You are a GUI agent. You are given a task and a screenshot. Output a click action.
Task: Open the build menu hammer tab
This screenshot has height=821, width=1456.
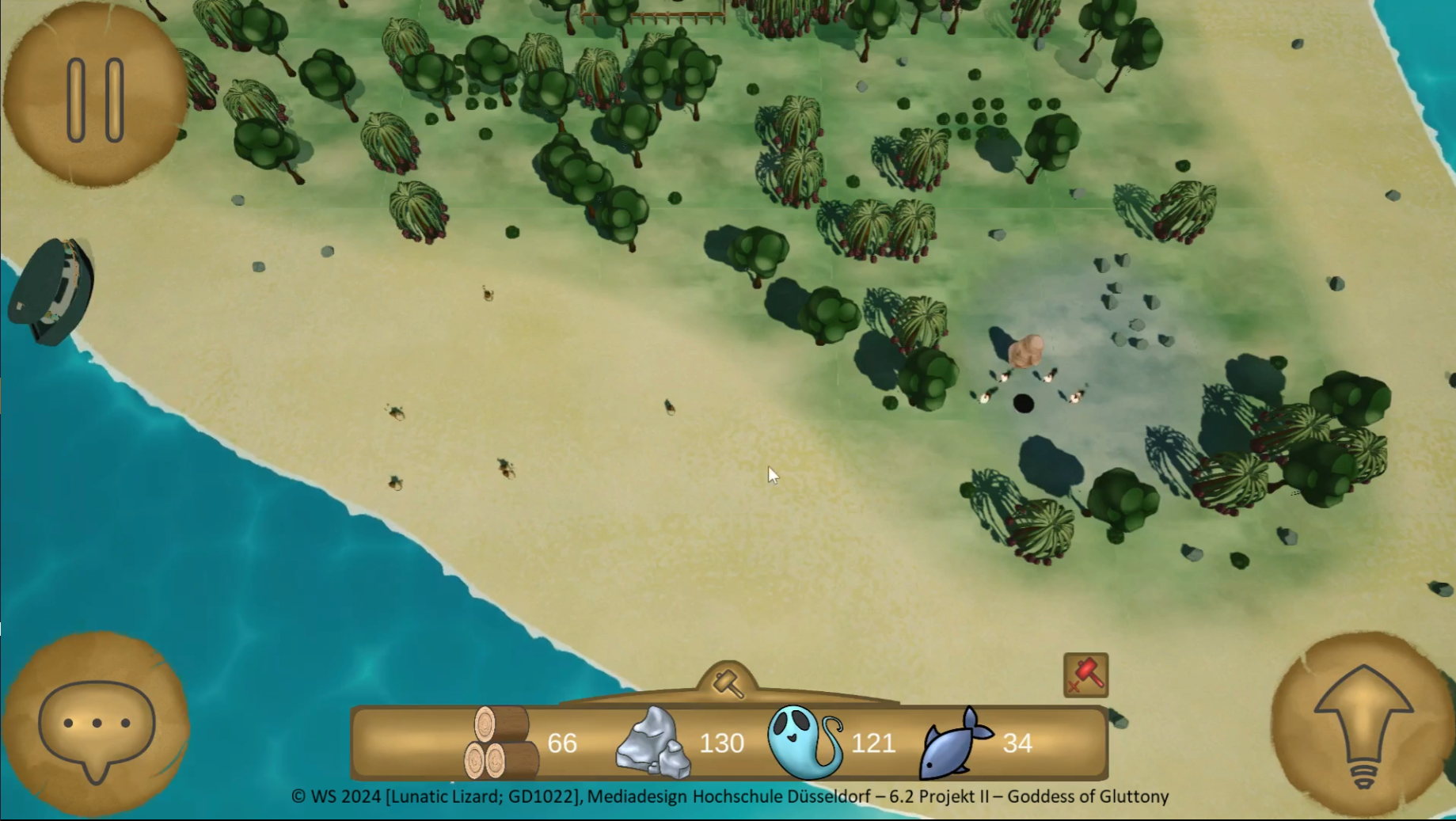728,682
